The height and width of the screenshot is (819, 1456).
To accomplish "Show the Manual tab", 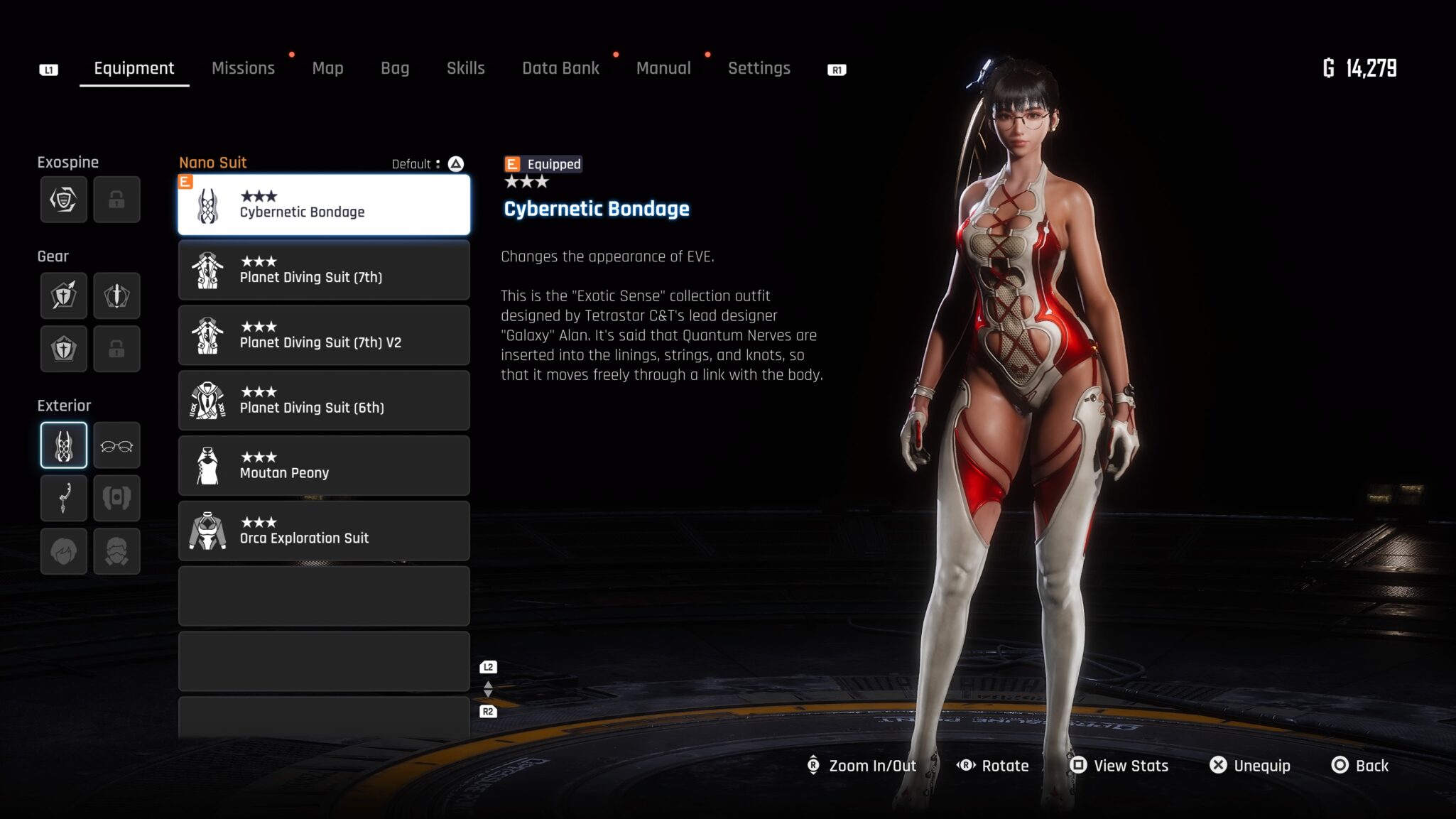I will click(663, 68).
